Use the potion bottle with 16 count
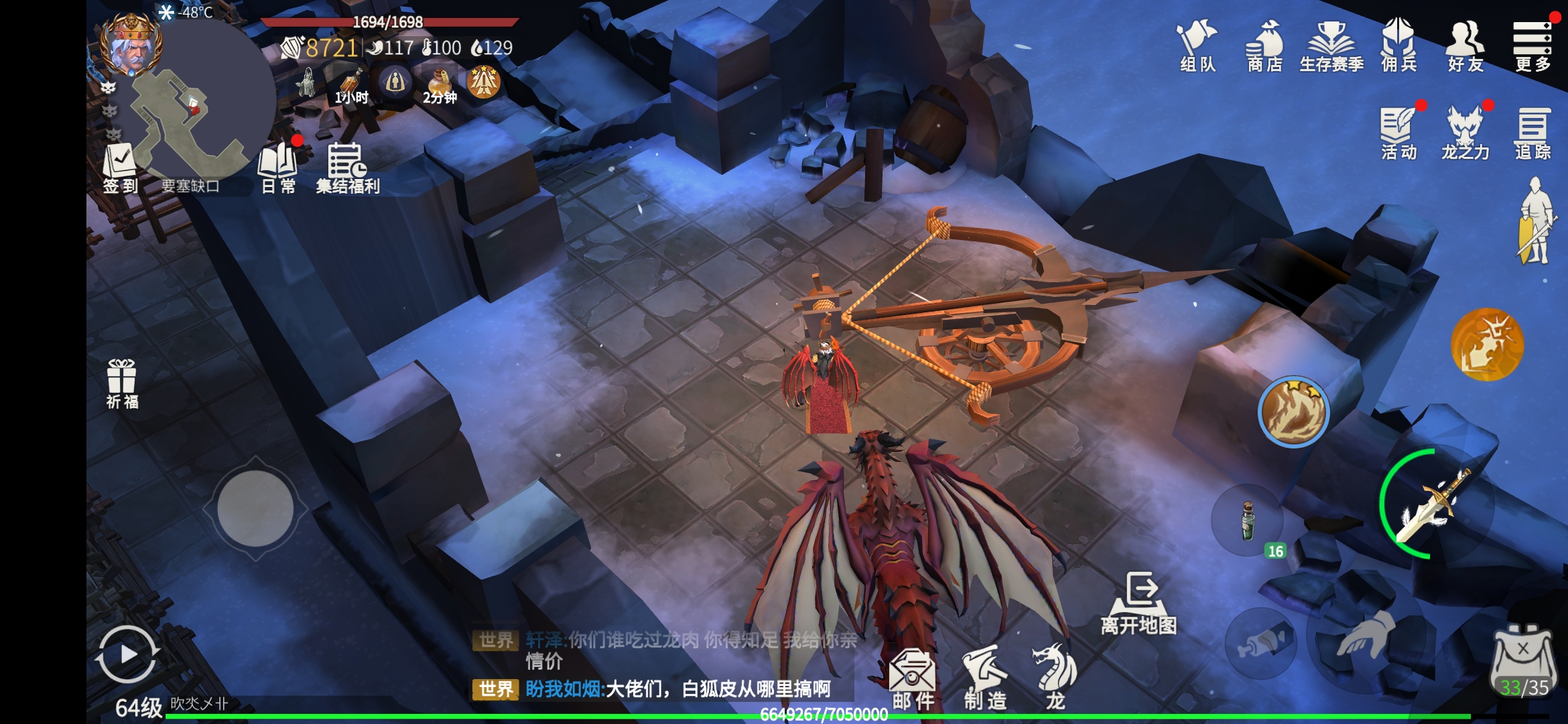The width and height of the screenshot is (1568, 724). click(x=1248, y=520)
